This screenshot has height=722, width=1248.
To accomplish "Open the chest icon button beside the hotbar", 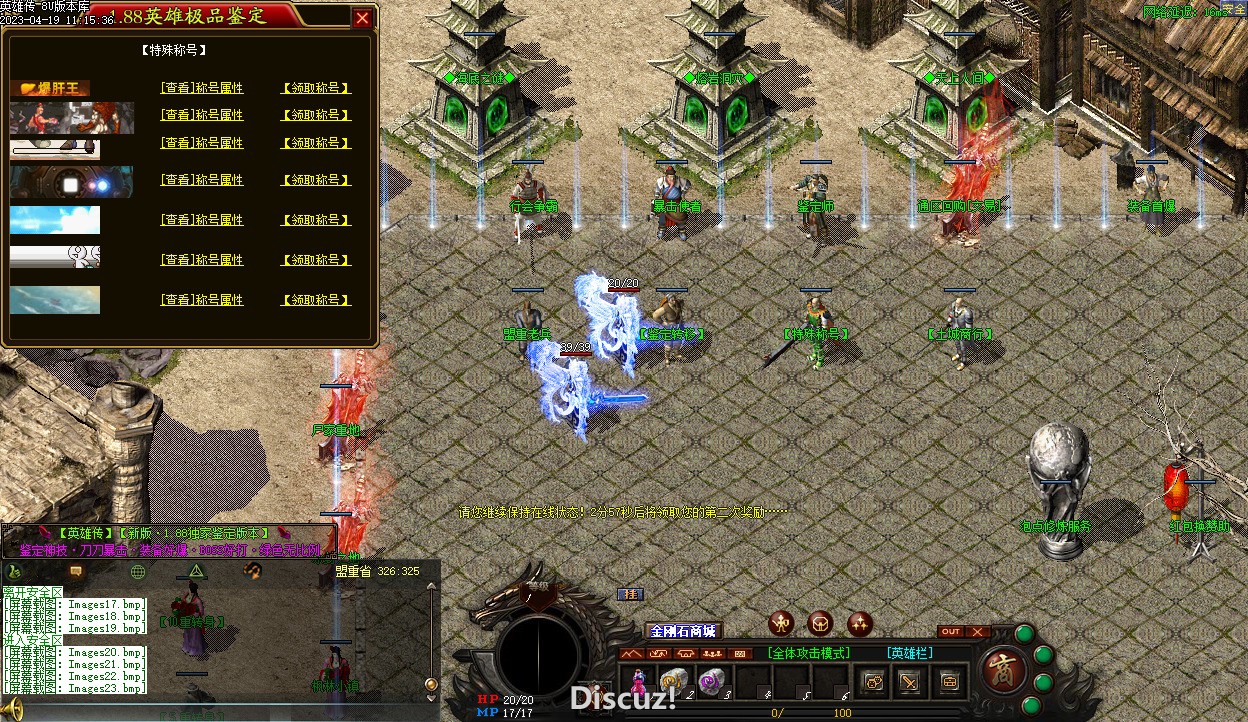I will (949, 682).
